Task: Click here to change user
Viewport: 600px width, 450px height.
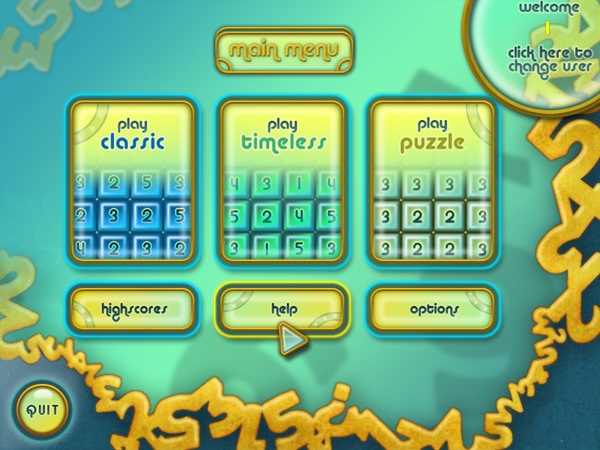Action: click(547, 58)
